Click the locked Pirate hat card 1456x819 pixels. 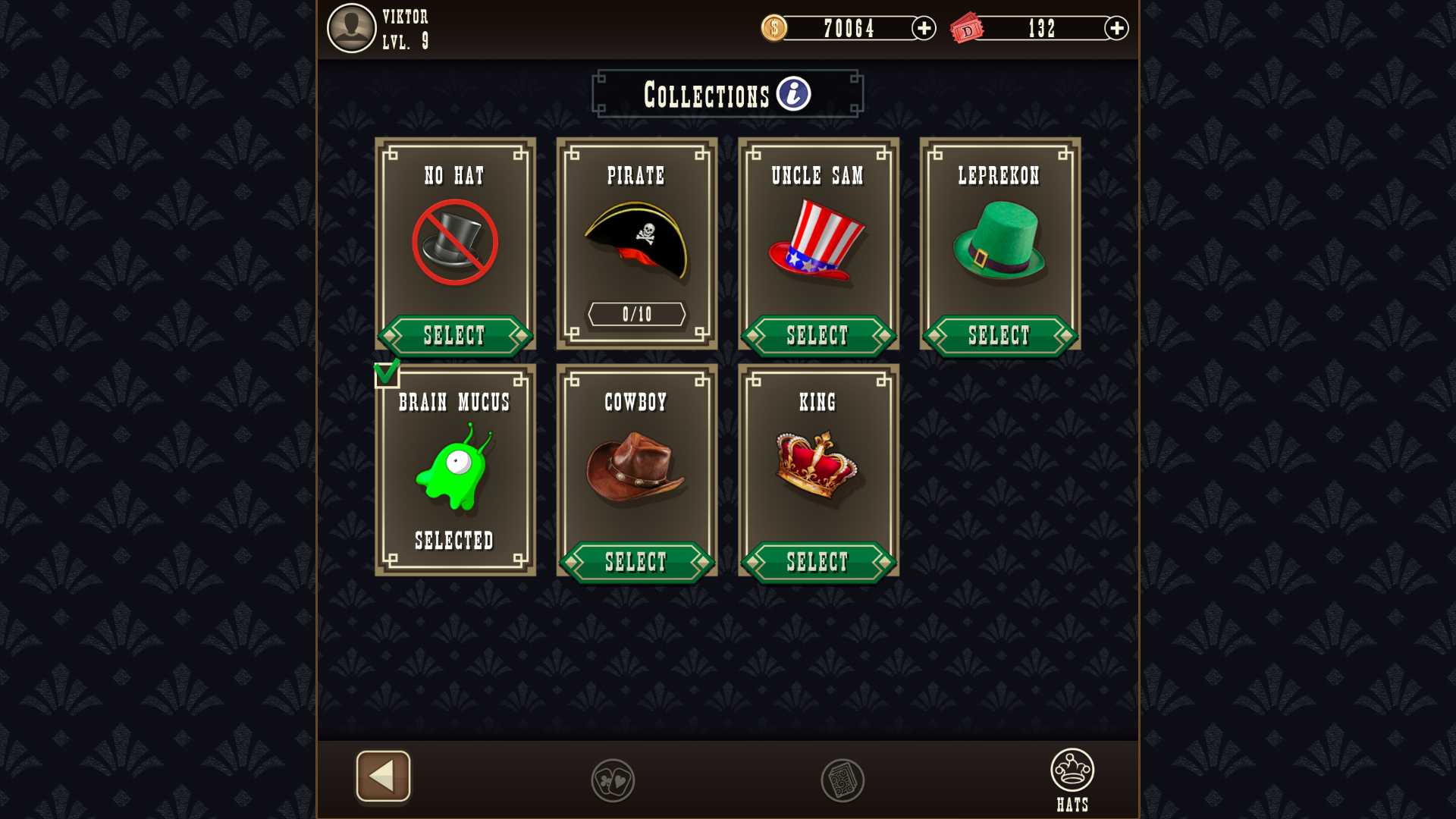[636, 243]
